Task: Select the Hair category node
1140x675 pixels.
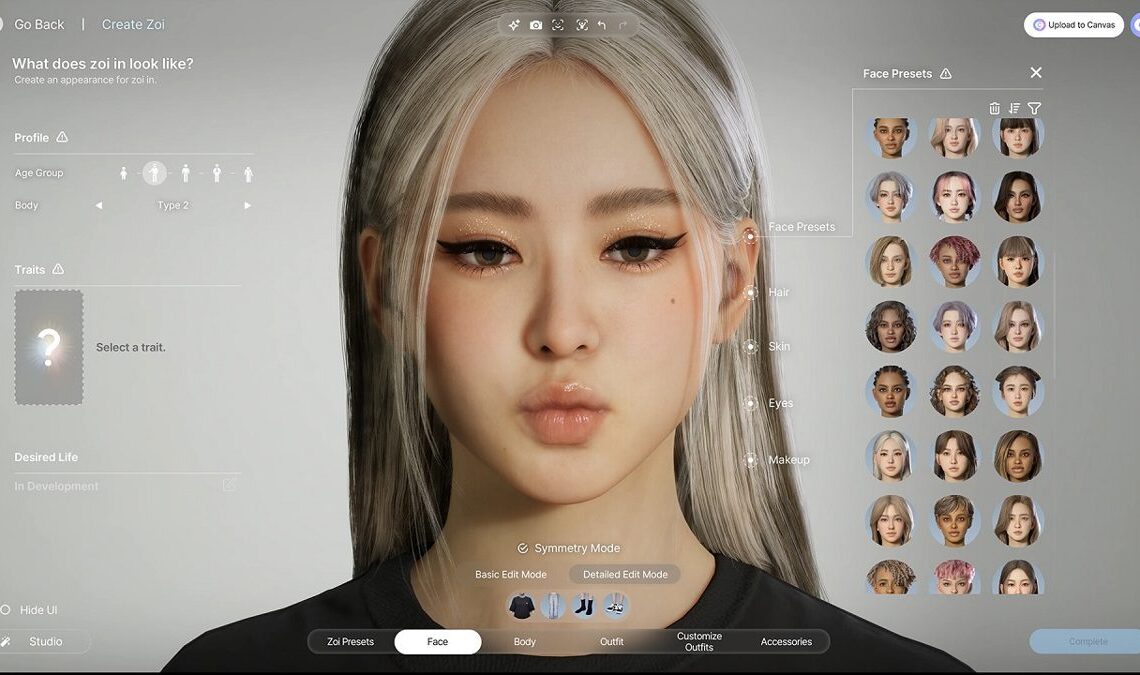Action: click(750, 292)
